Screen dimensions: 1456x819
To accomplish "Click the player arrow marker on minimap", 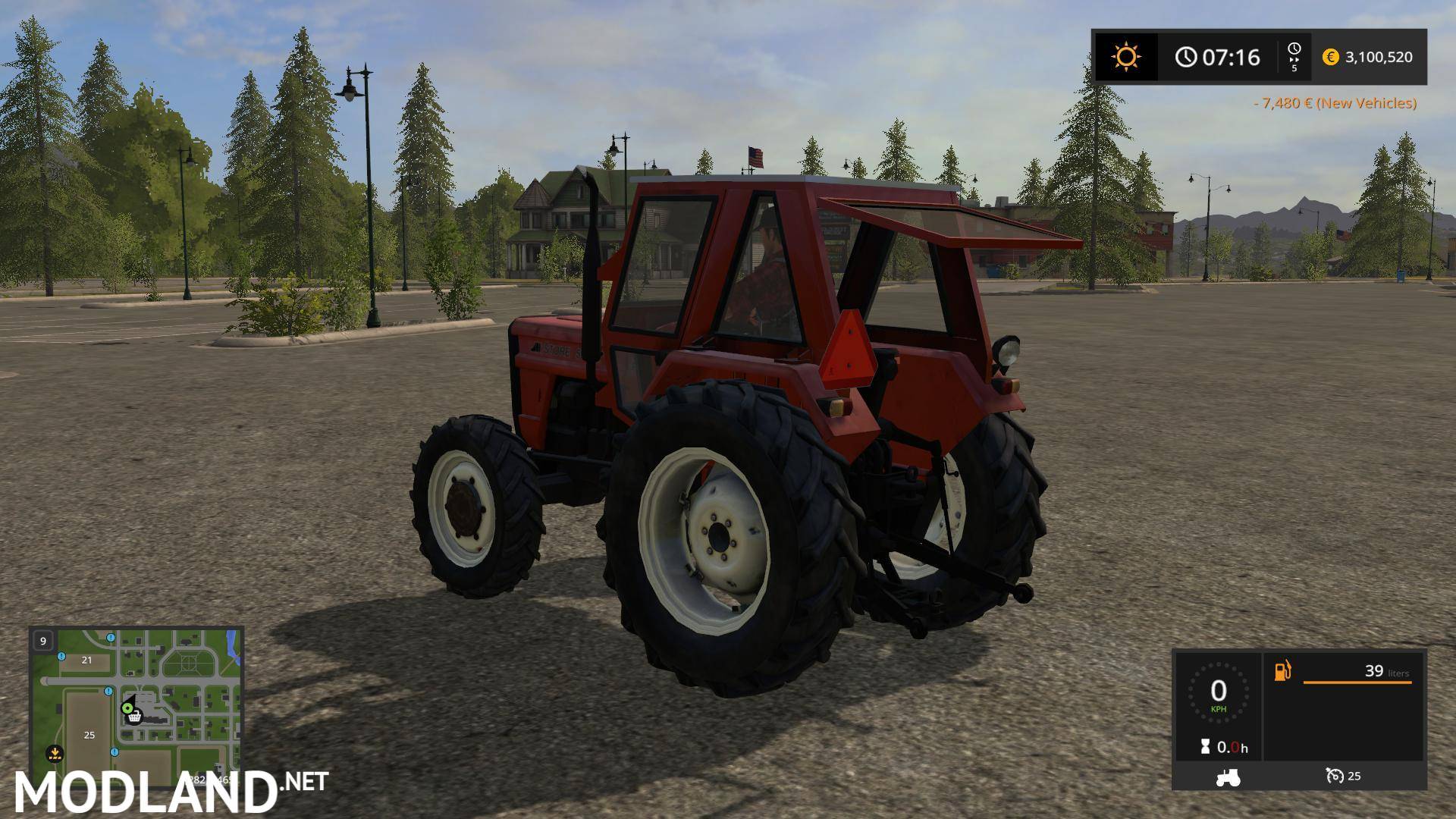I will [128, 708].
